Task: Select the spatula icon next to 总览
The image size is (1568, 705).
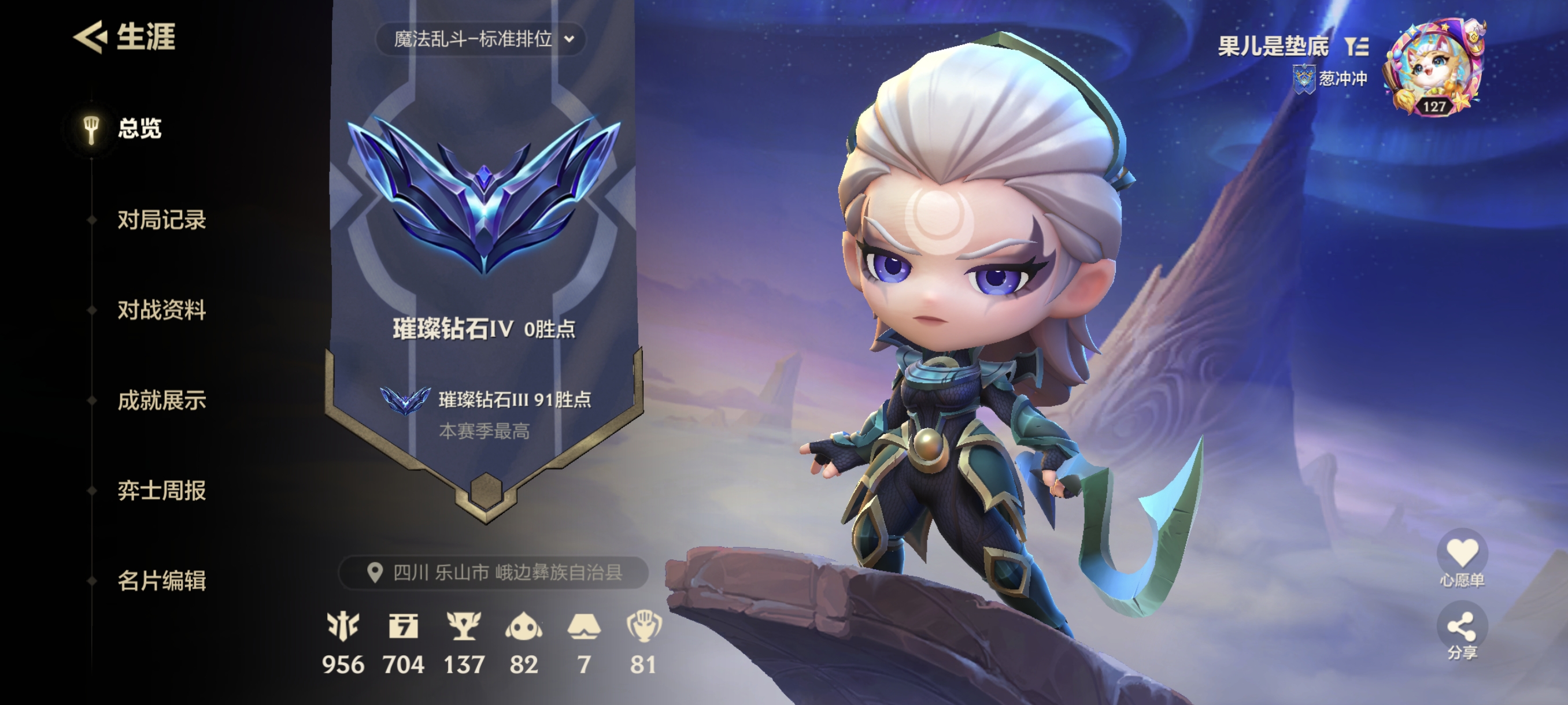Action: point(91,131)
